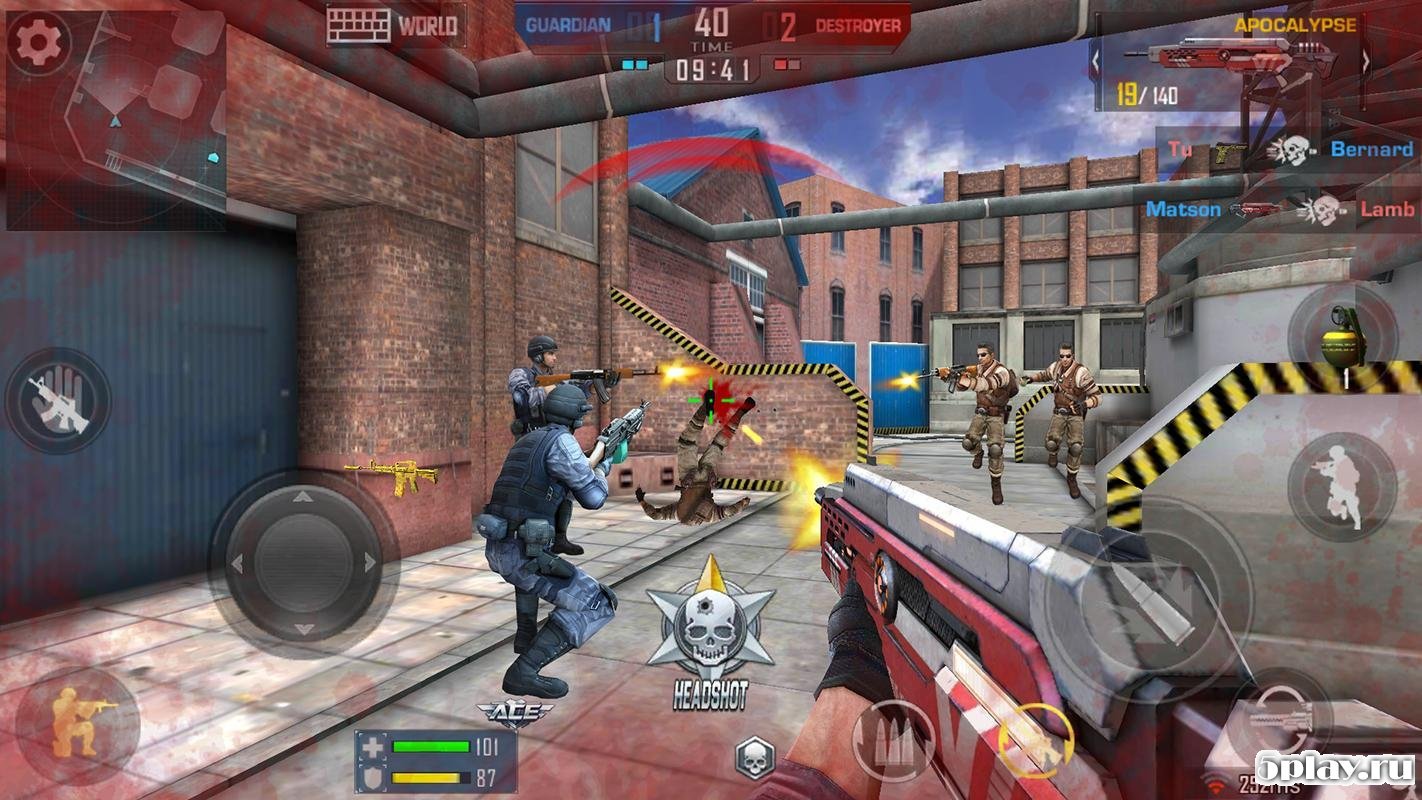The height and width of the screenshot is (800, 1422).
Task: Select the Apocalypse weapon panel
Action: 1230,62
